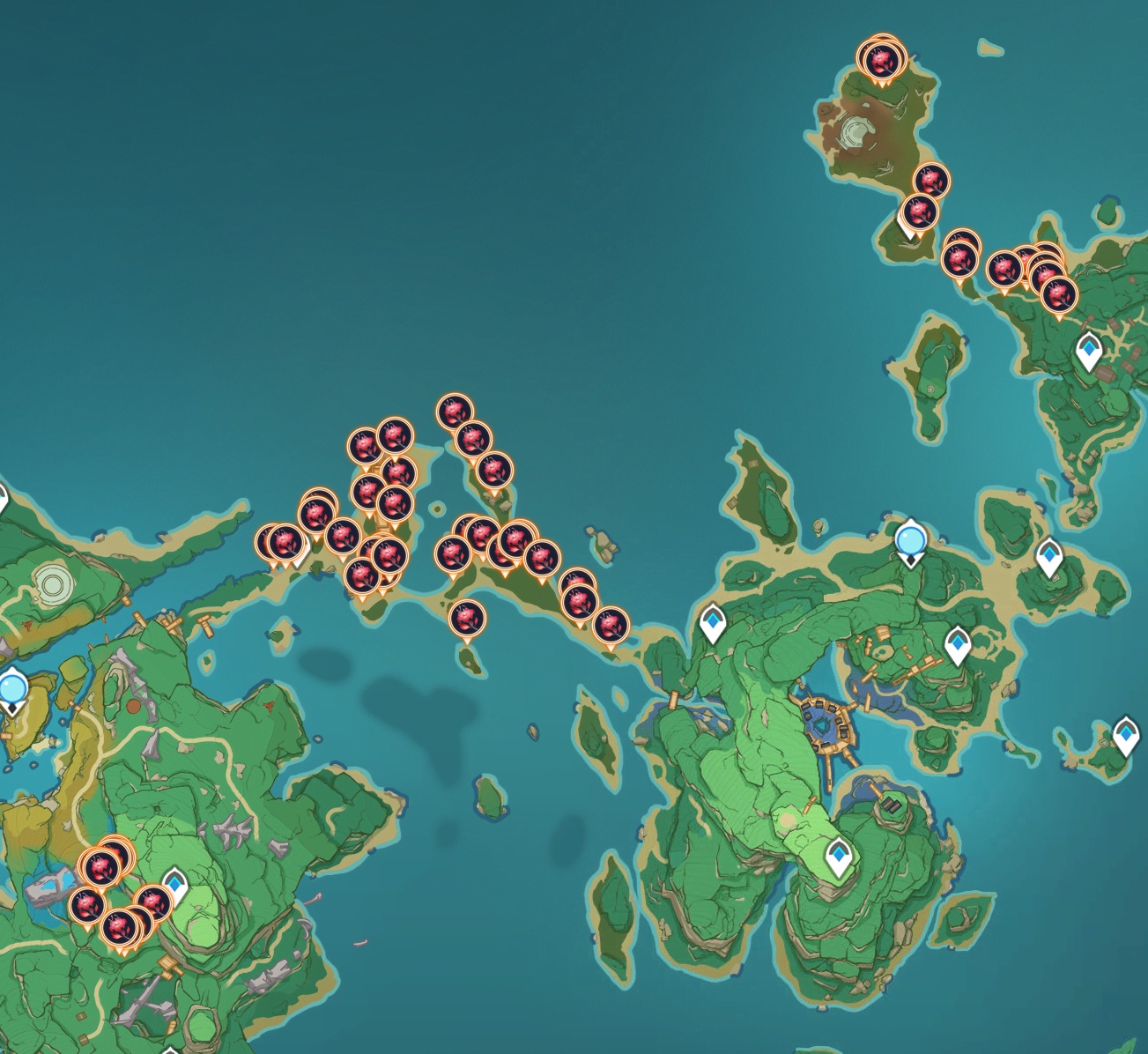Select the blue orb statue marker on the central island's north shore
The height and width of the screenshot is (1054, 1148).
tap(910, 539)
